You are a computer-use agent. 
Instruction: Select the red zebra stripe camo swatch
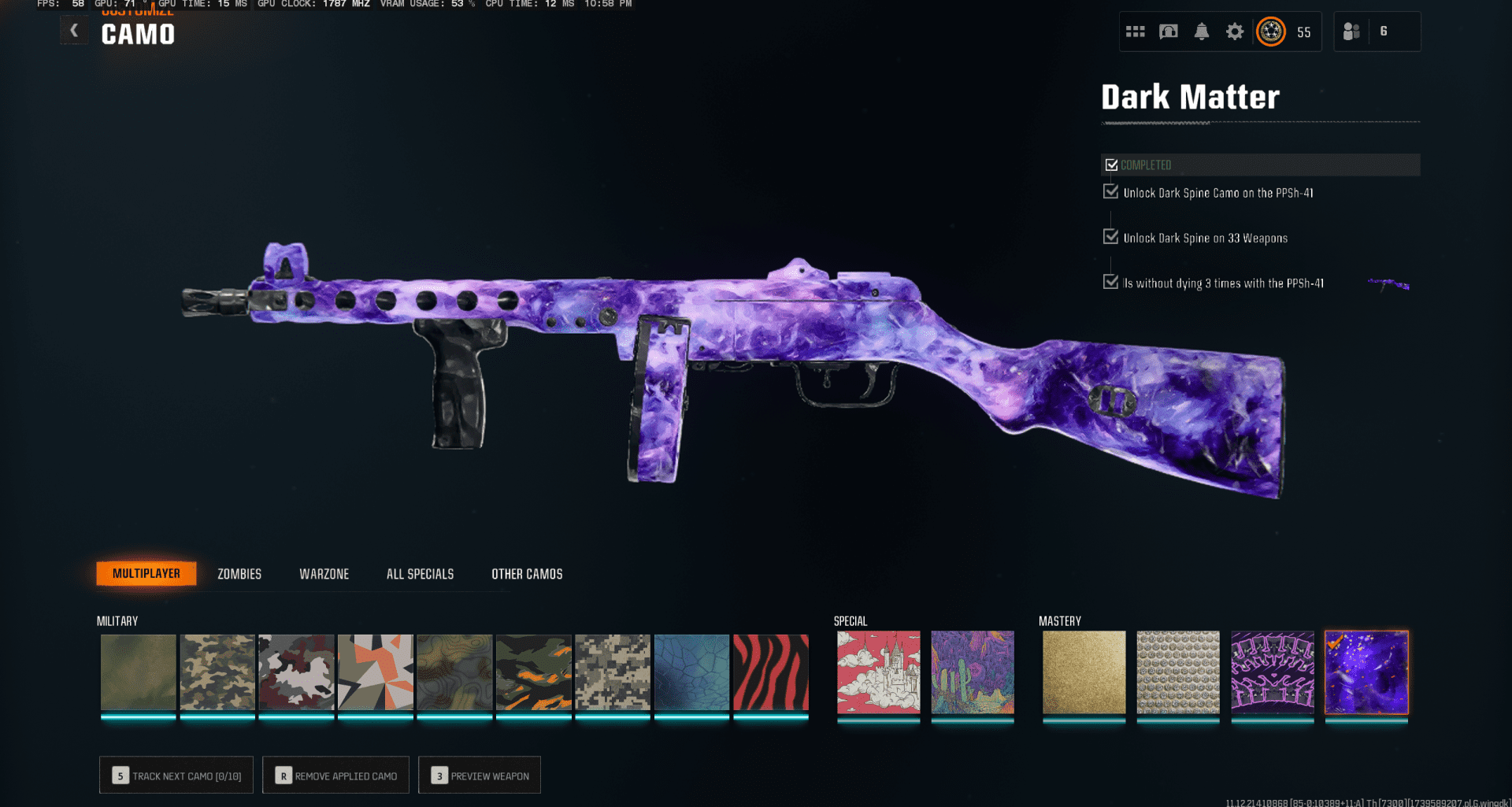click(x=769, y=673)
